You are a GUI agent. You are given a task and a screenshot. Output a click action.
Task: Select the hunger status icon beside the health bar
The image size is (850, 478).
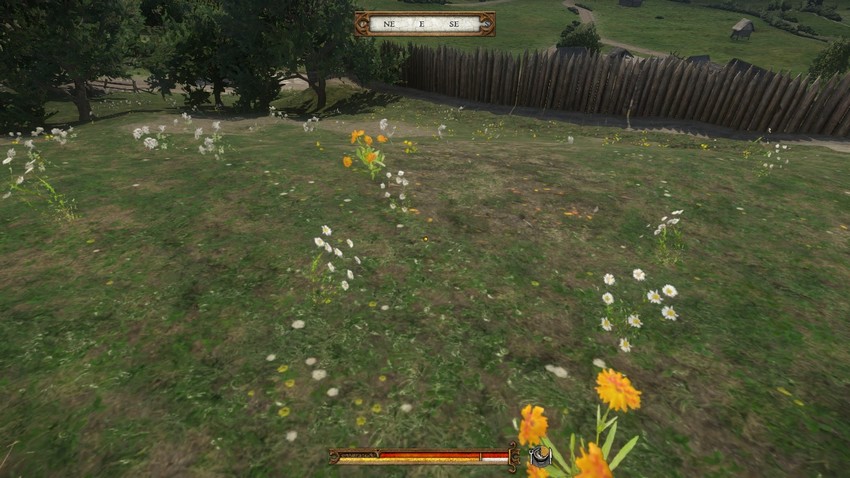pyautogui.click(x=540, y=457)
